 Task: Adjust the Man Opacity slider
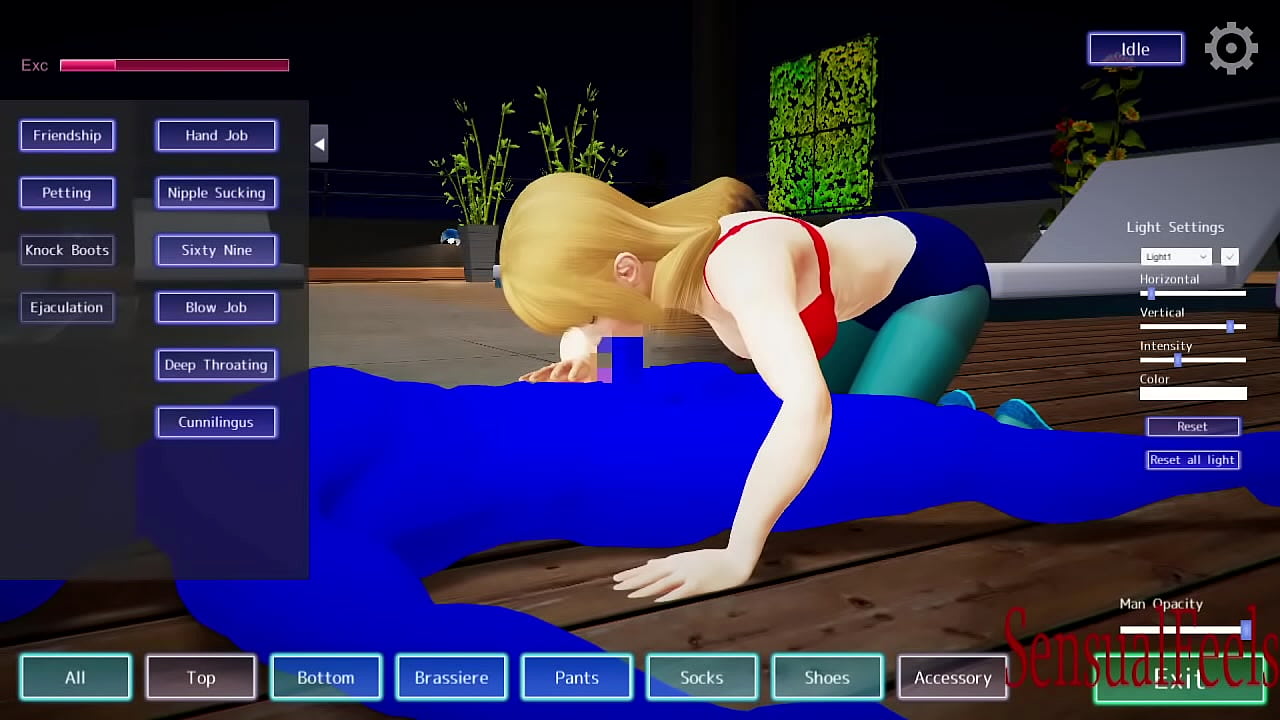point(1245,630)
